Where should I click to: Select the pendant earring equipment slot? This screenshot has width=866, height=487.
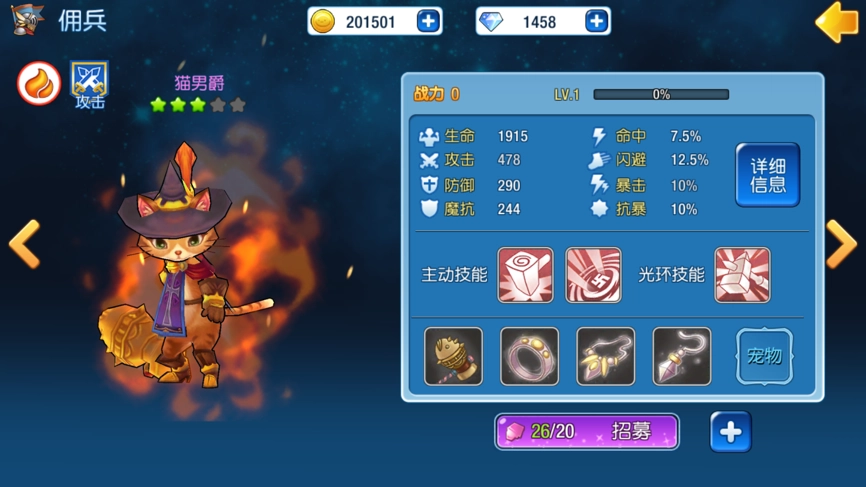tap(681, 356)
